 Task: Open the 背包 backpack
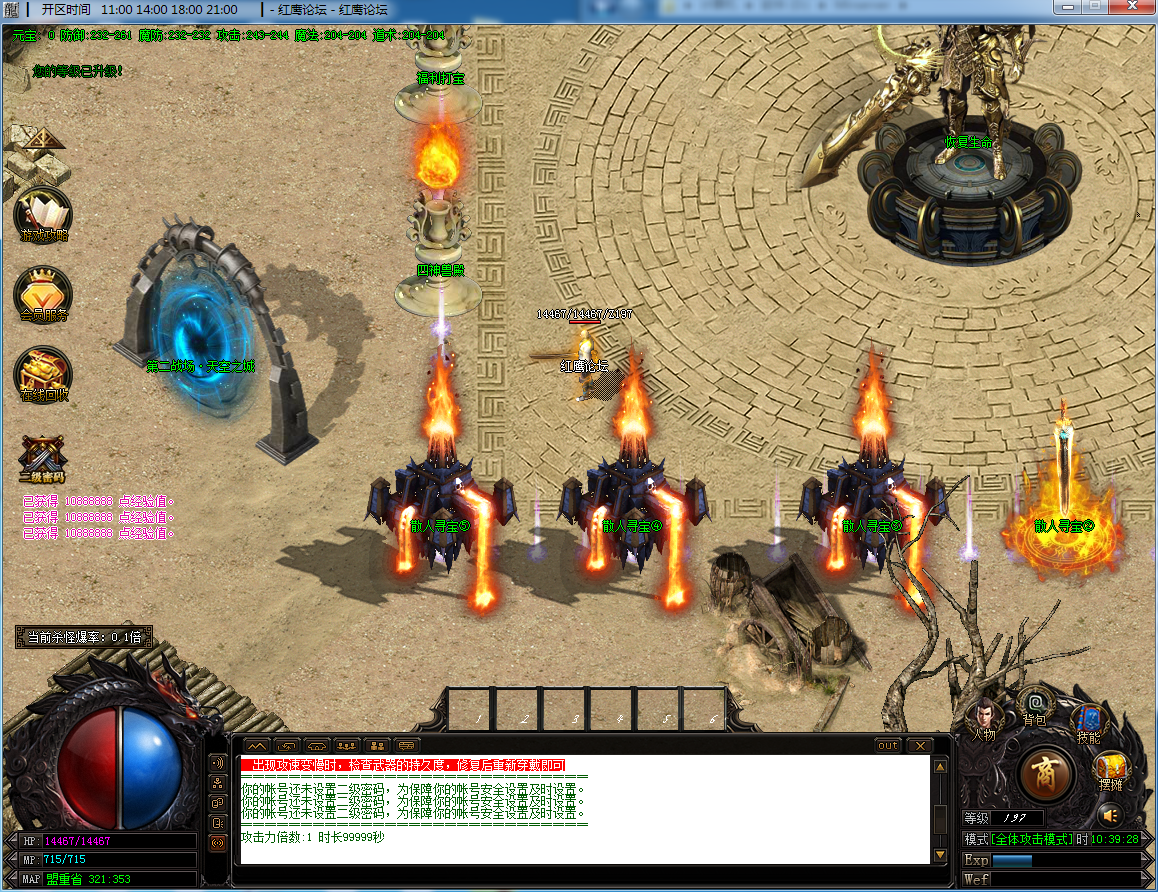(1035, 704)
